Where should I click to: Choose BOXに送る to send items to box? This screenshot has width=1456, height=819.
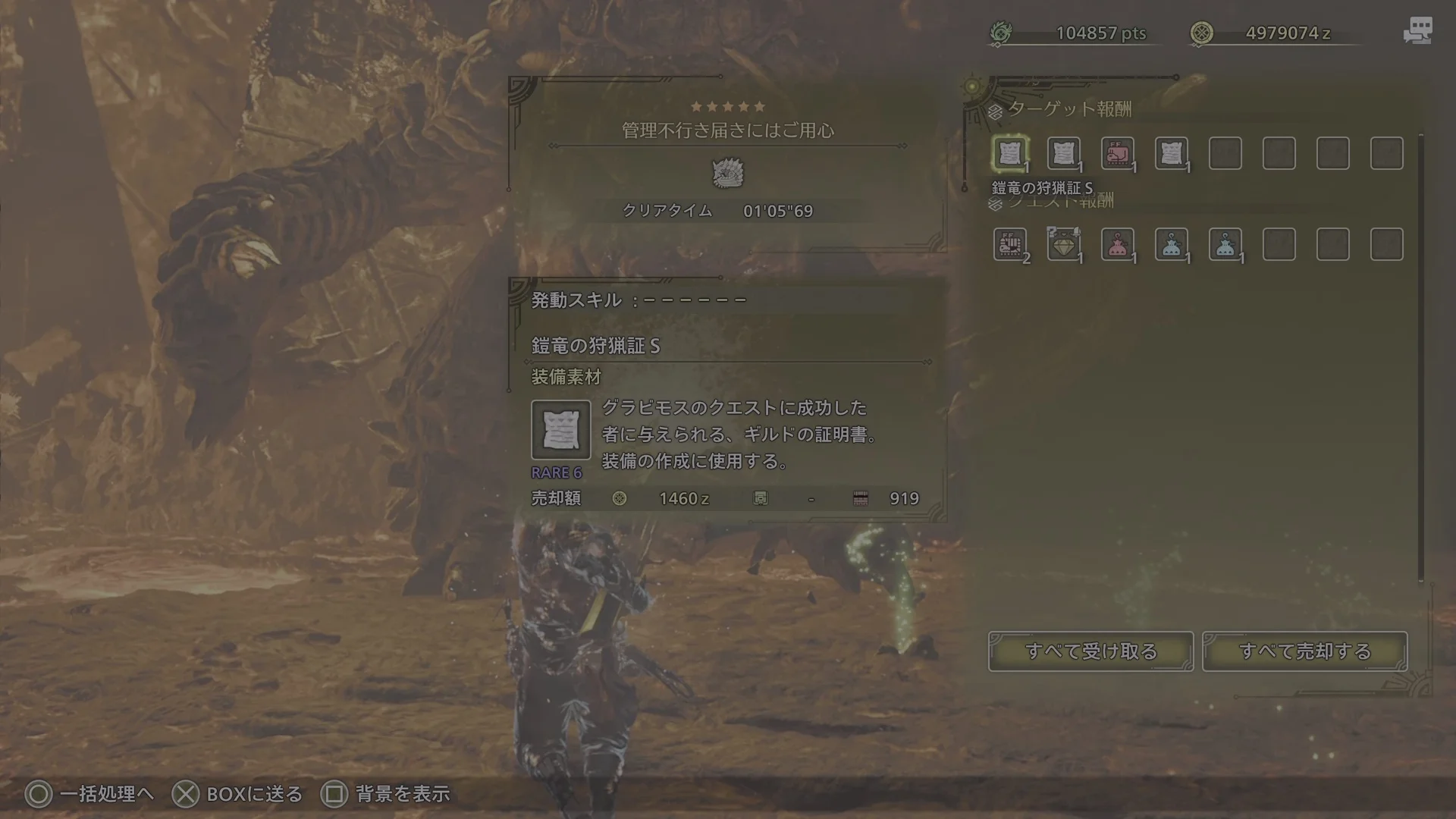(x=239, y=794)
